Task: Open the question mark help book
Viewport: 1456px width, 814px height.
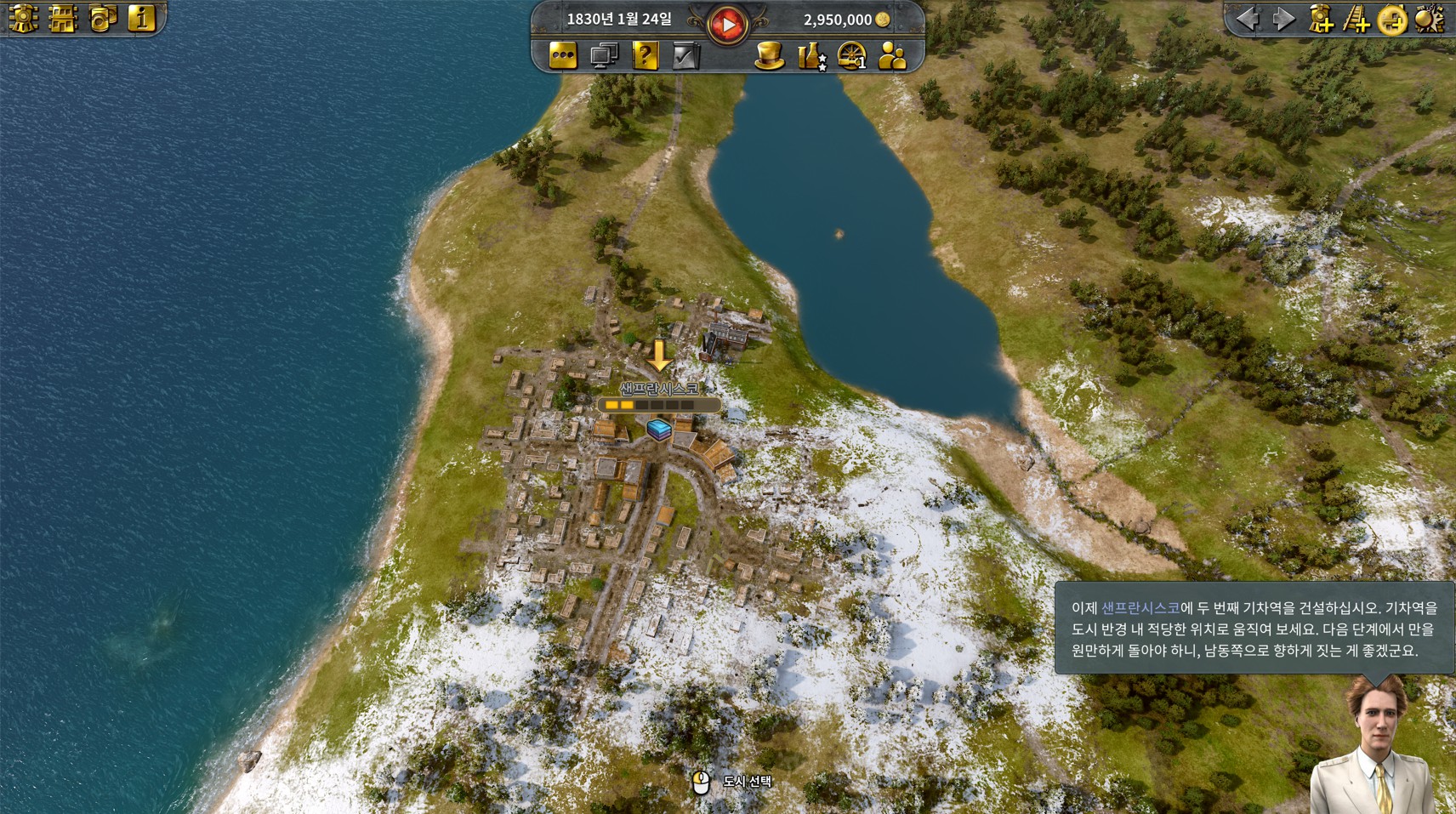Action: tap(645, 56)
